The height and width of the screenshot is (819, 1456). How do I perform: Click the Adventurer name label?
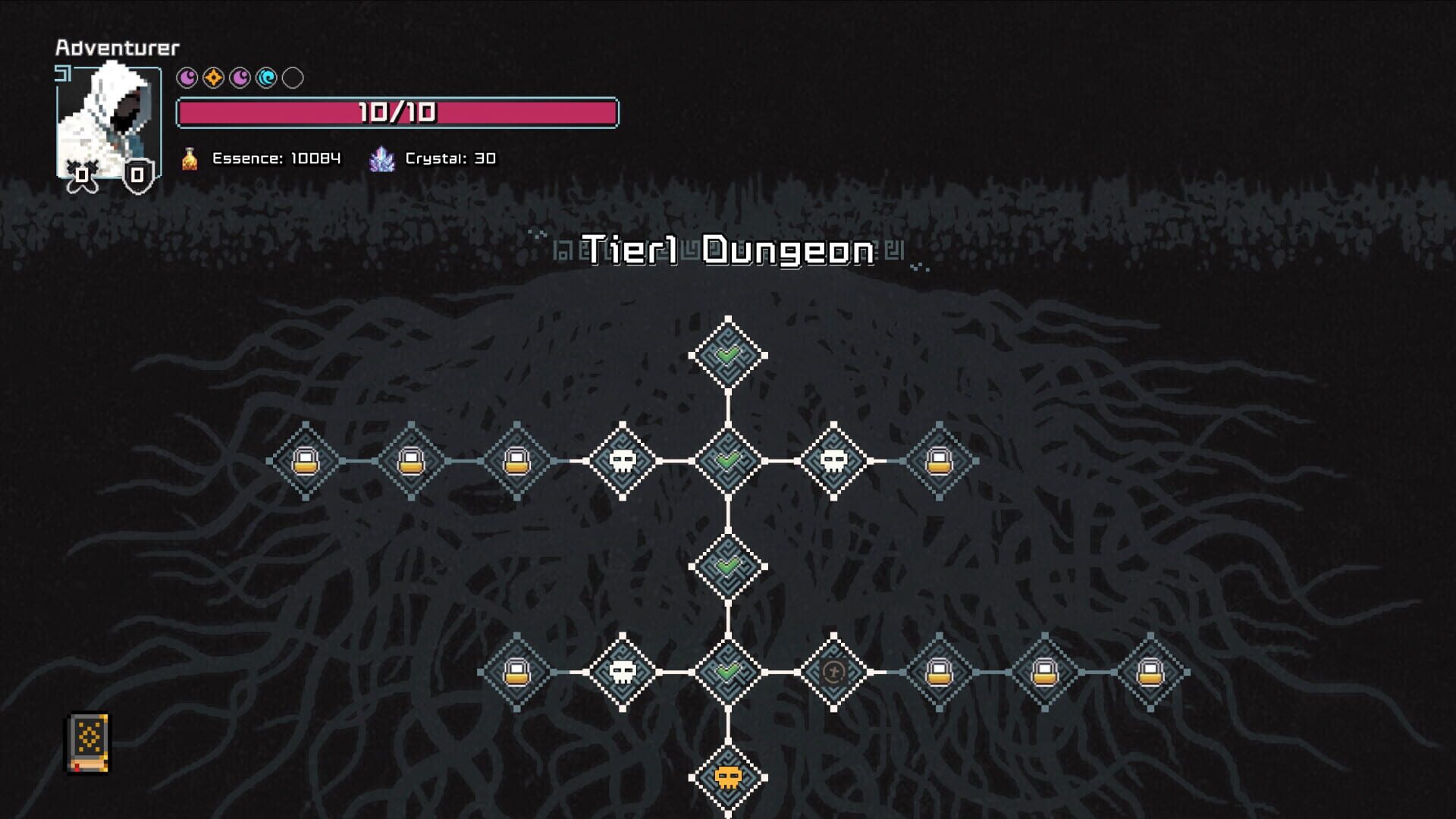(117, 48)
